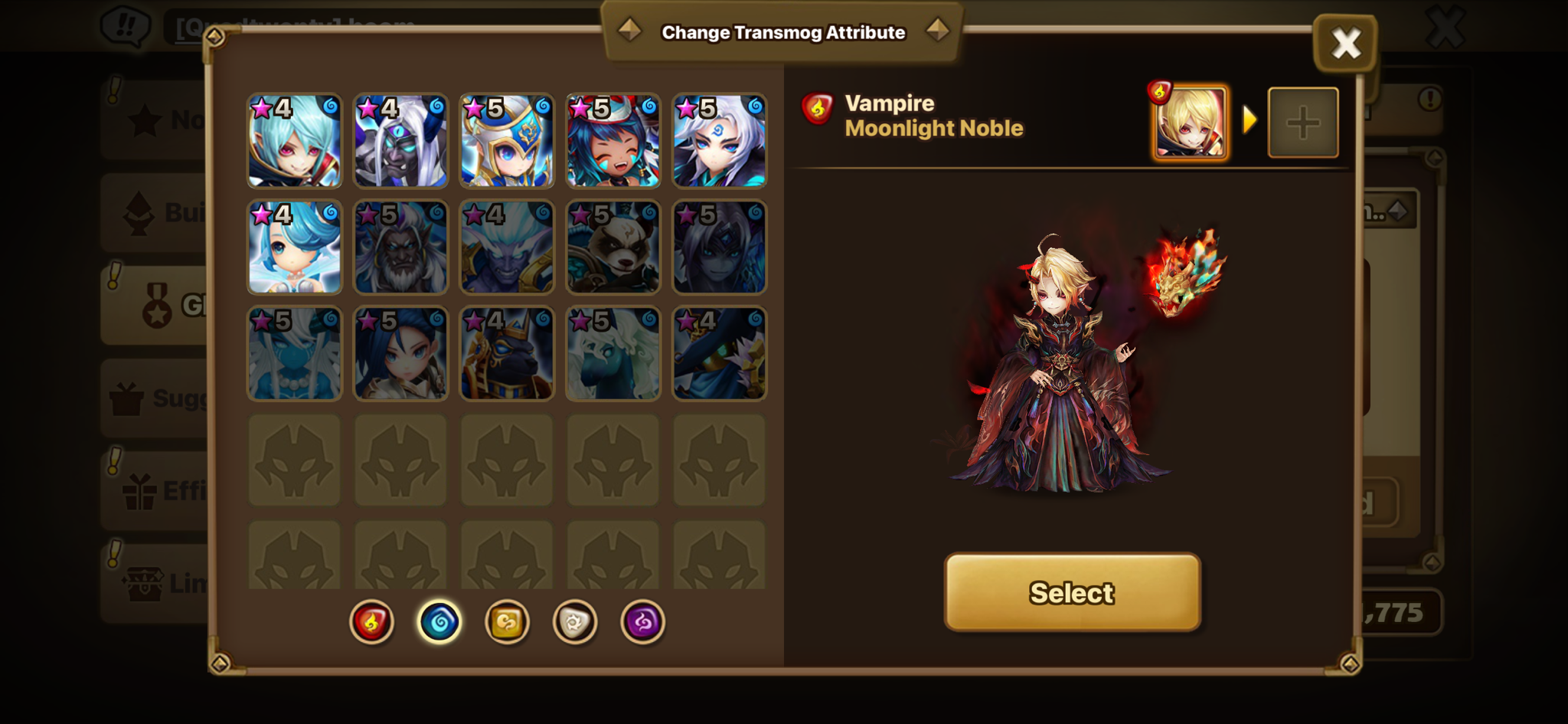Close the Change Transmog Attribute window
The width and height of the screenshot is (1568, 724).
(x=1345, y=44)
